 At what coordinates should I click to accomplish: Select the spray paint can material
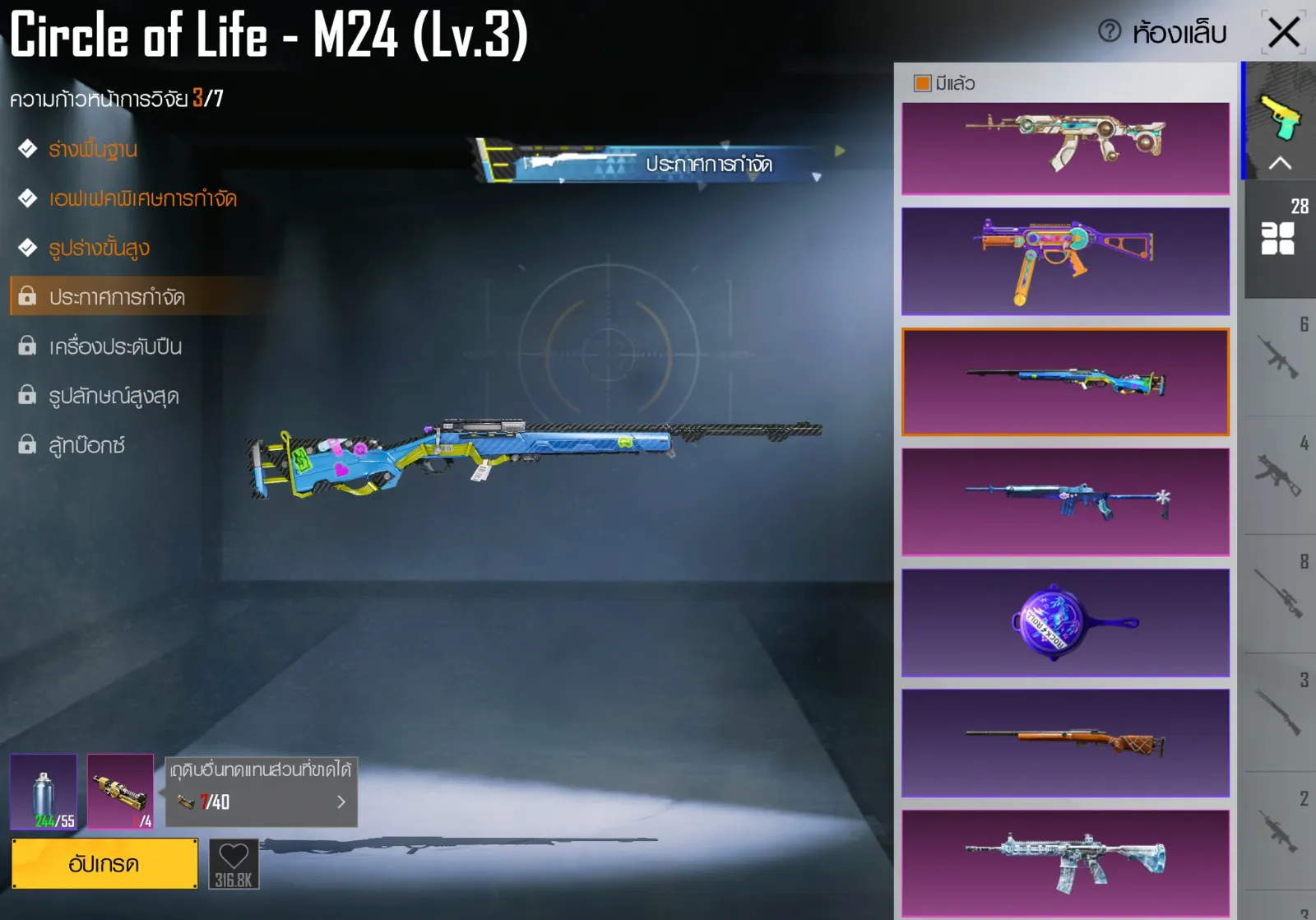coord(44,792)
